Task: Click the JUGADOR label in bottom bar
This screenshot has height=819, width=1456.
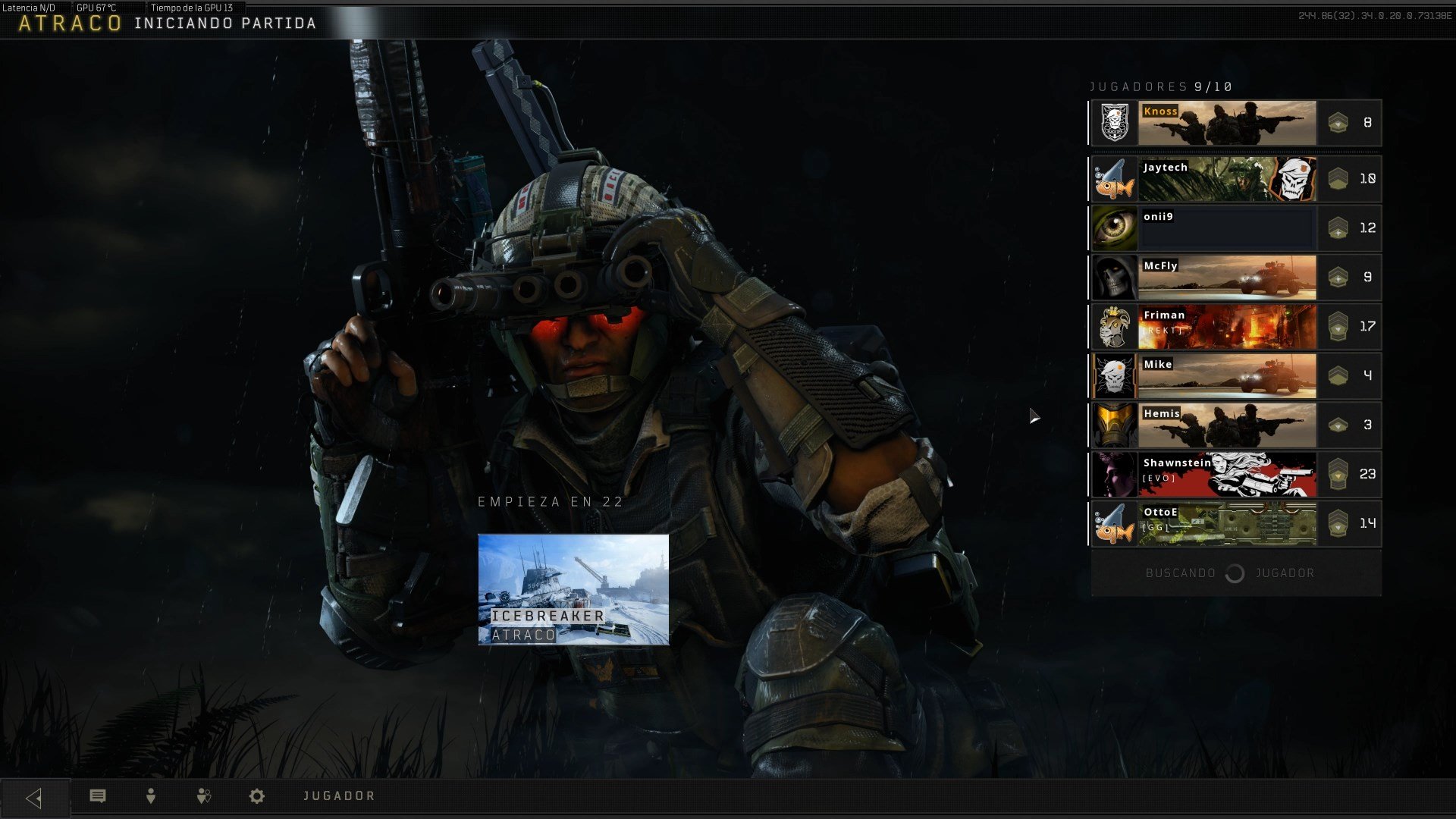Action: tap(339, 796)
